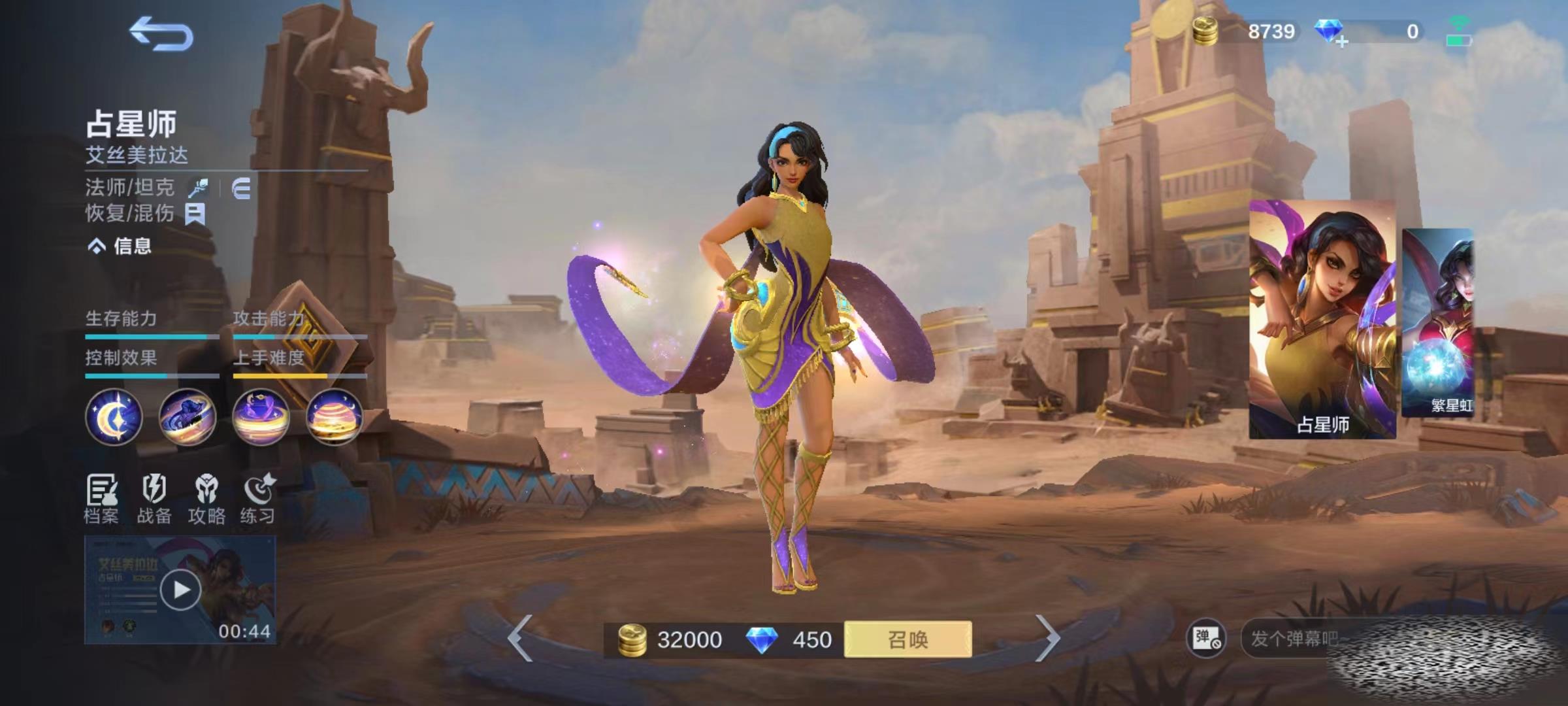
Task: Add diamonds with the plus gem icon
Action: tap(1330, 32)
